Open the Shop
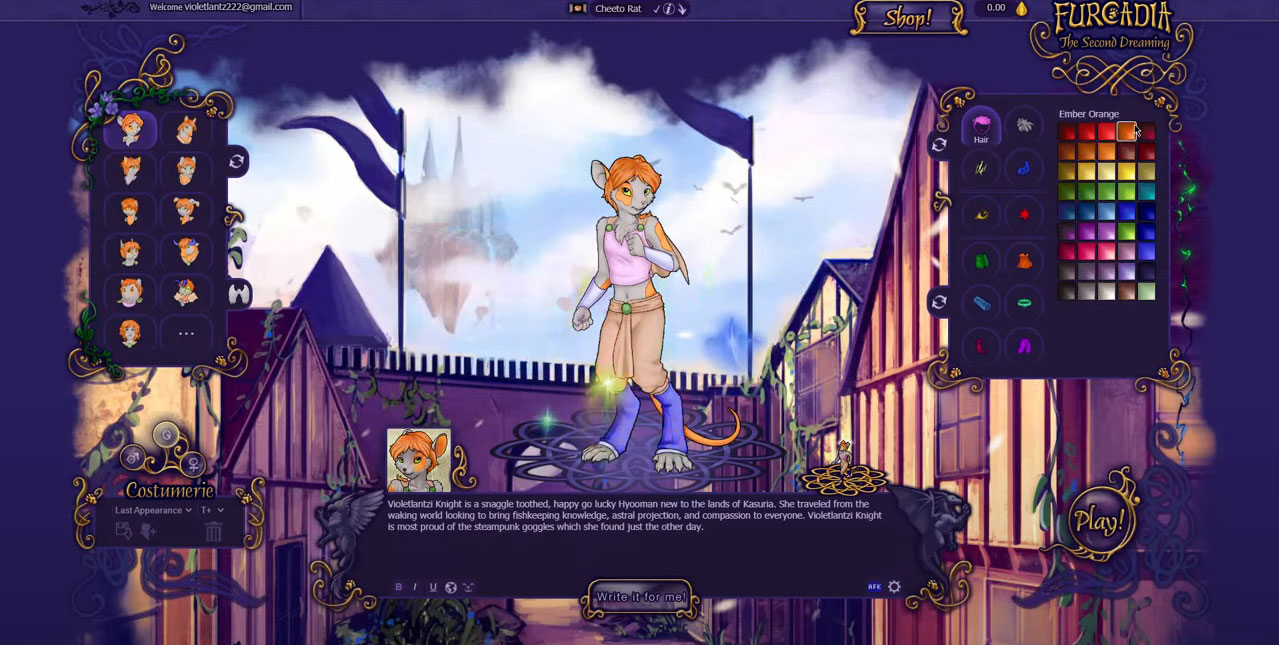 [908, 17]
